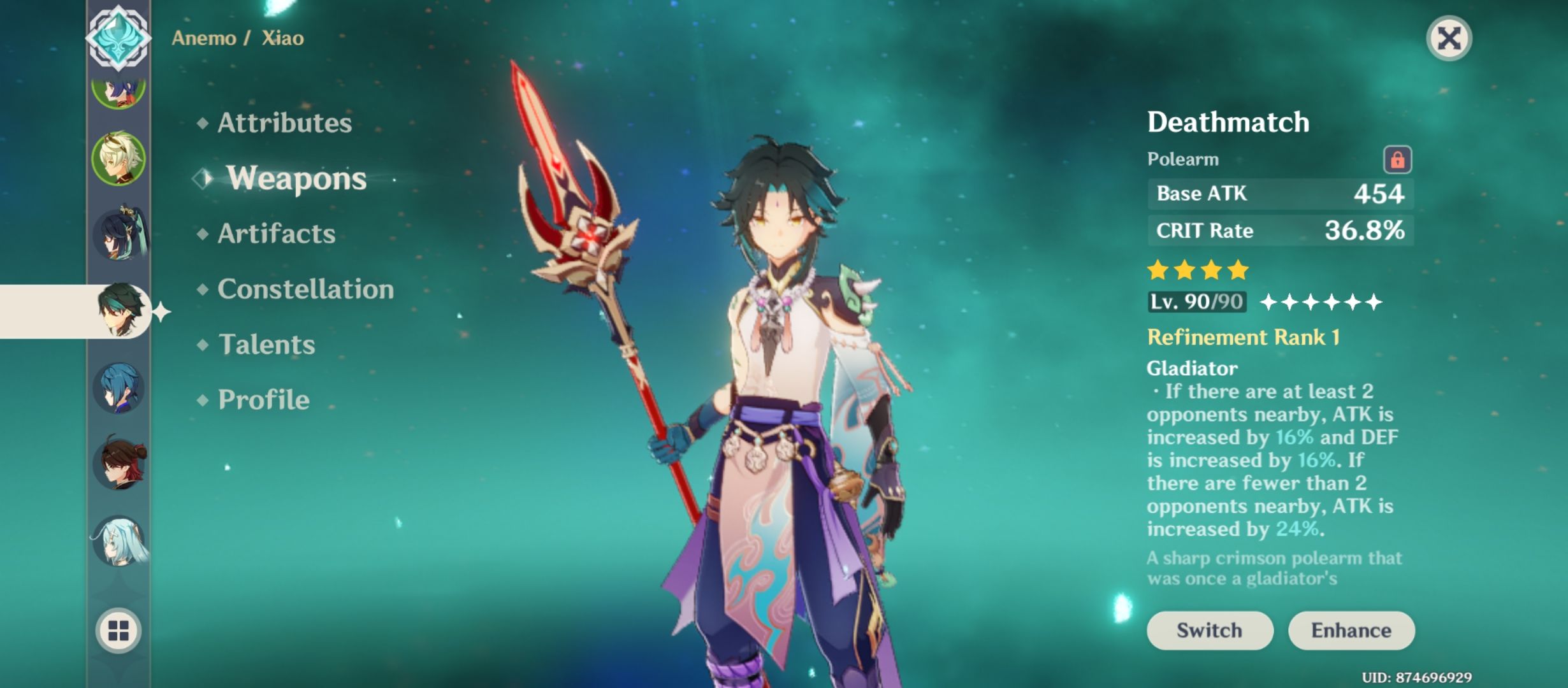The width and height of the screenshot is (1568, 688).
Task: Click the Anemo element icon at top left
Action: tap(119, 38)
